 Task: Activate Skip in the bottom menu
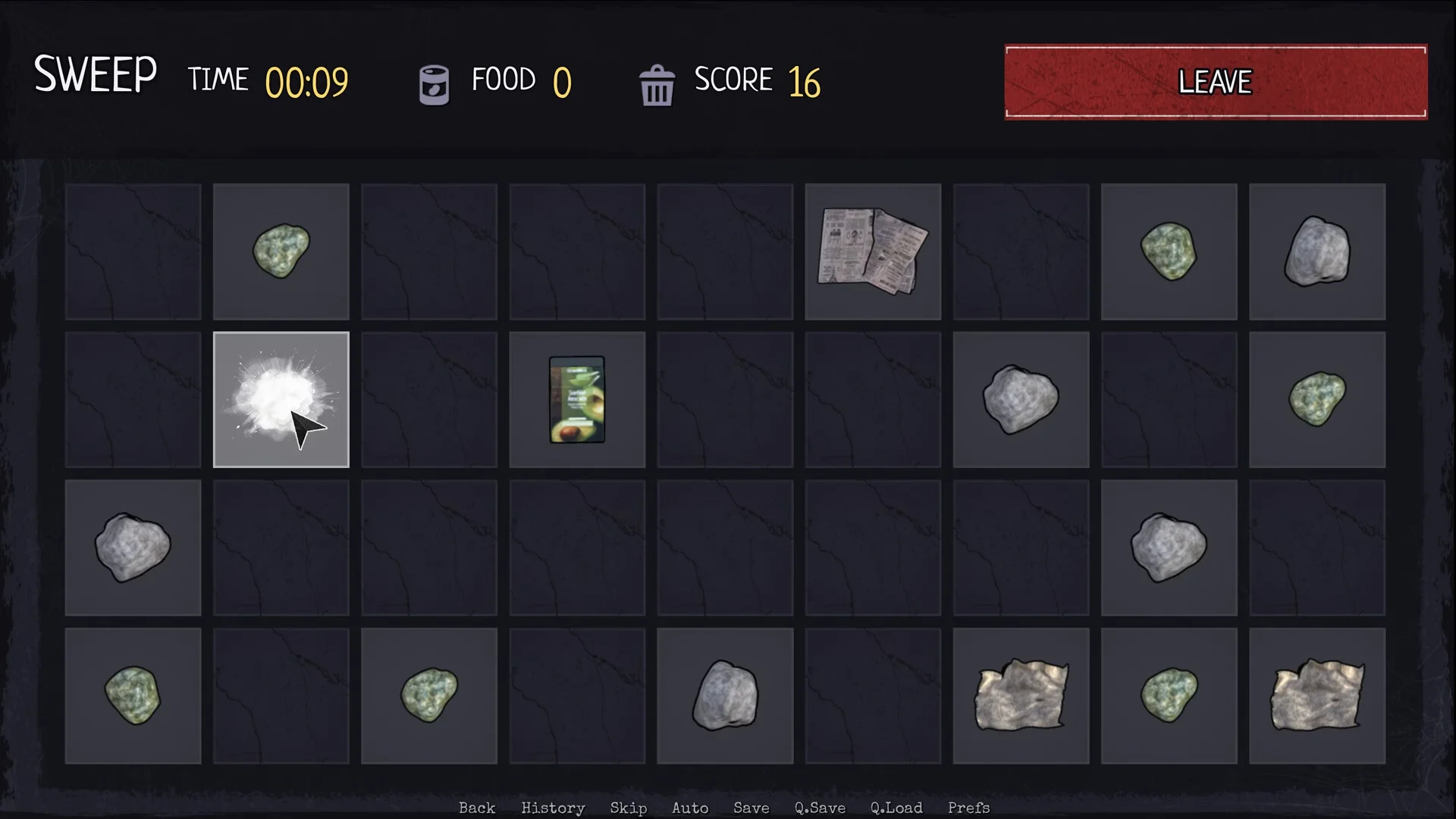[x=629, y=808]
